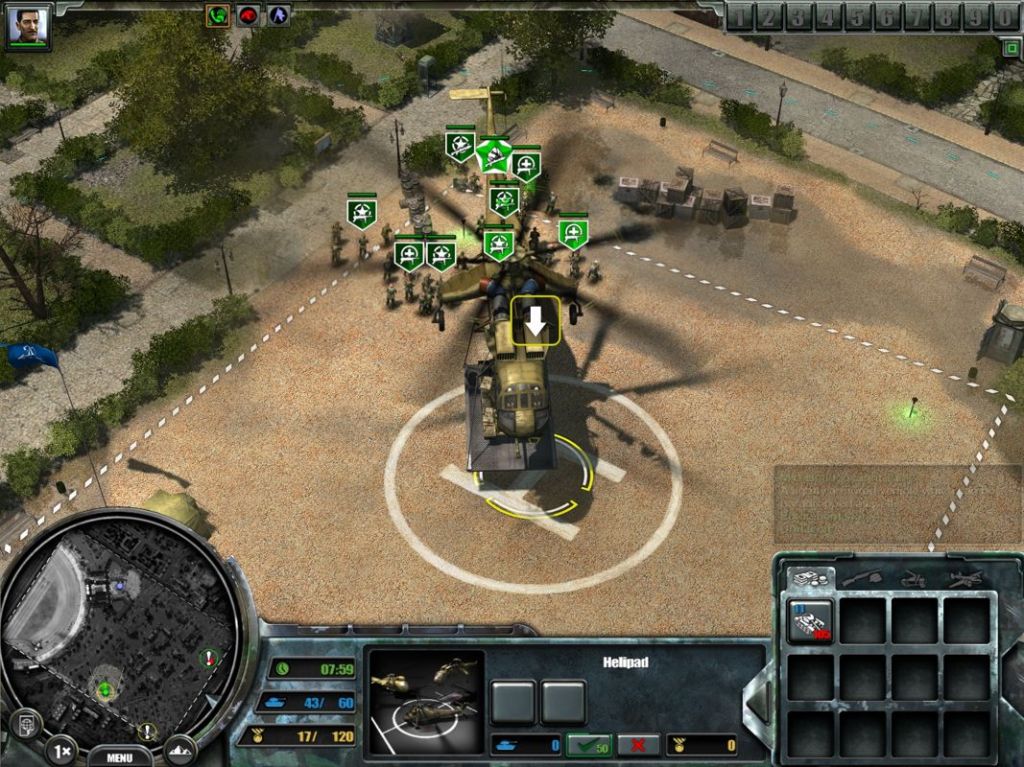This screenshot has width=1024, height=767.
Task: Click the mountain terrain button by the minimap
Action: 181,748
